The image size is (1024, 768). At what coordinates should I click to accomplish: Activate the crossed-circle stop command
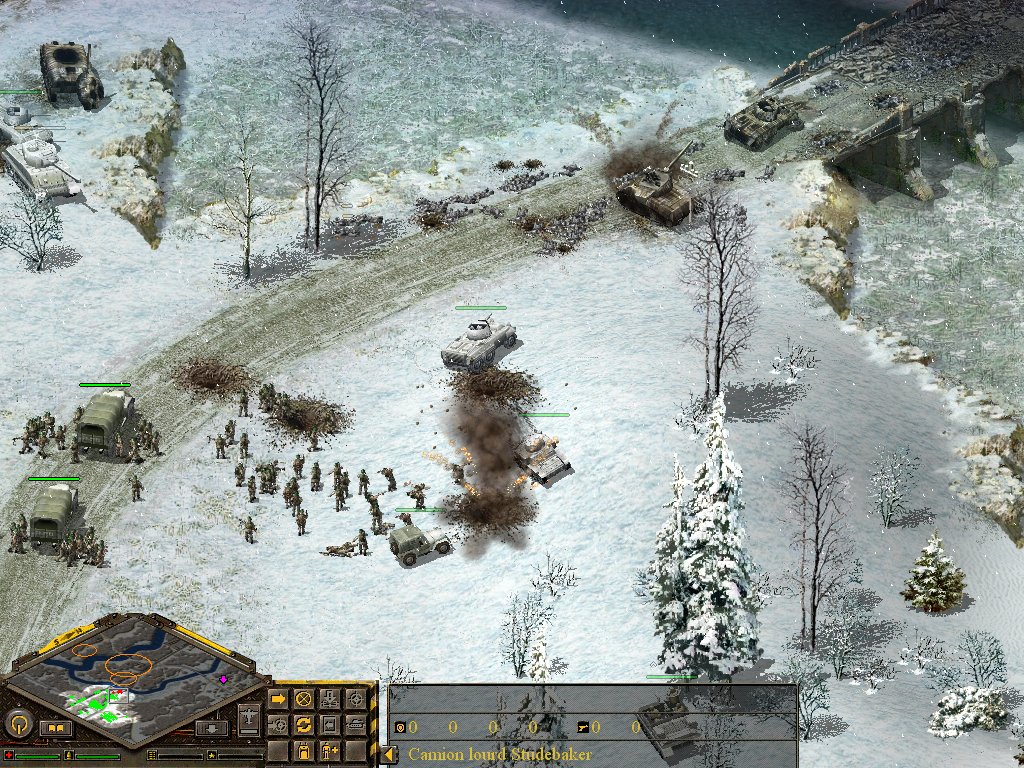(x=303, y=698)
